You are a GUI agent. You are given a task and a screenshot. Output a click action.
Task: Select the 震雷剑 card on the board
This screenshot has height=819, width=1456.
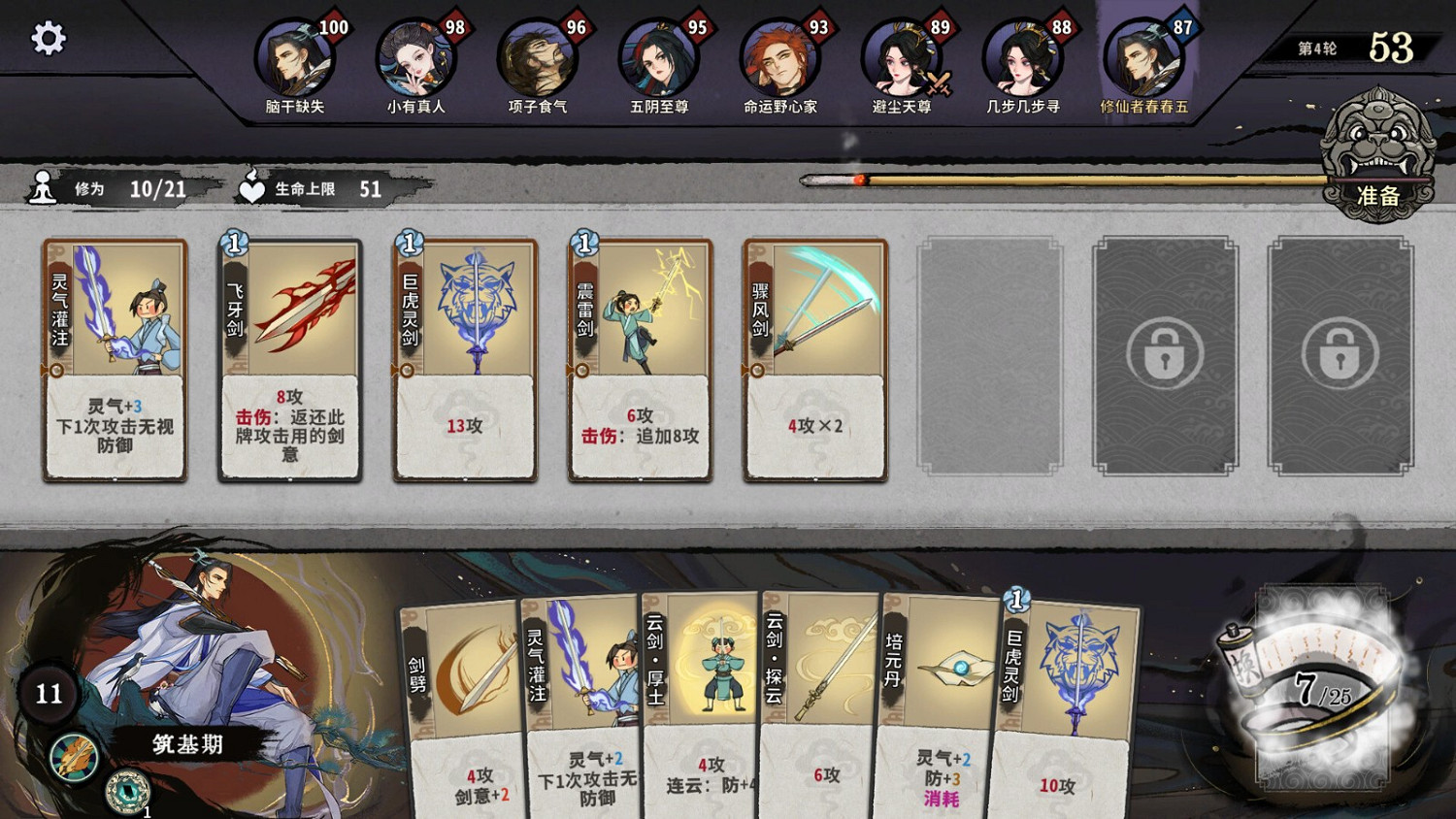click(639, 357)
